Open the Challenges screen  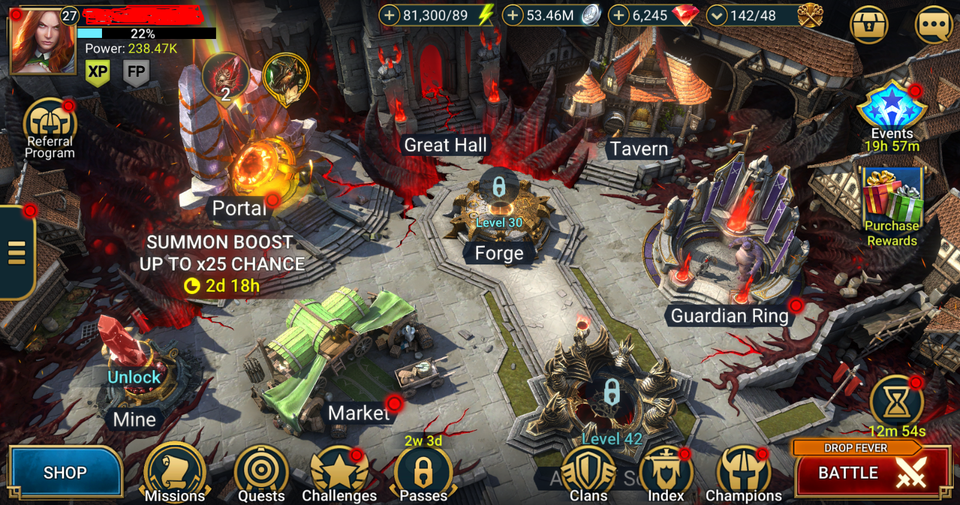pyautogui.click(x=339, y=471)
